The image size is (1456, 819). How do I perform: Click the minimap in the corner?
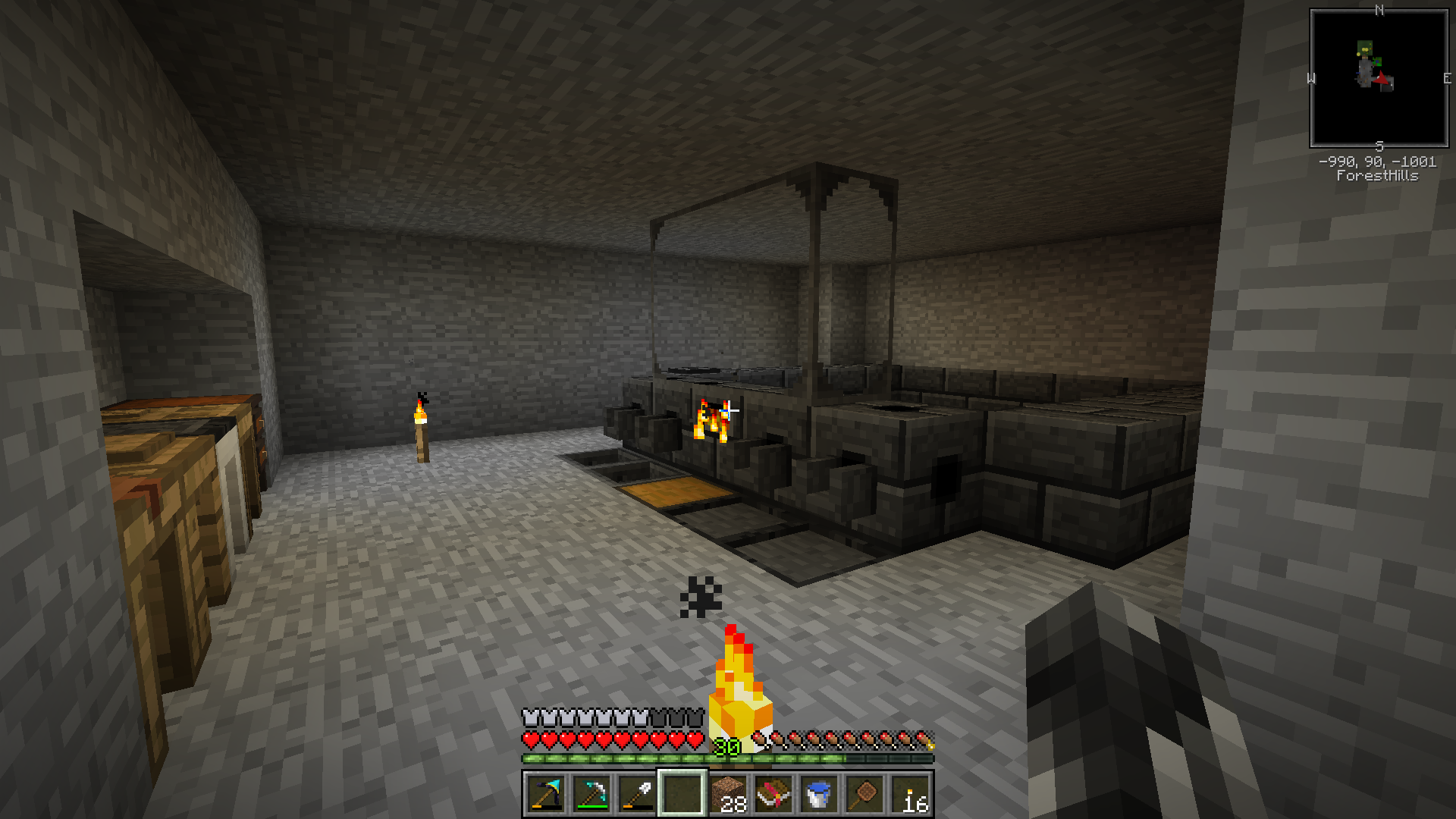(1379, 78)
